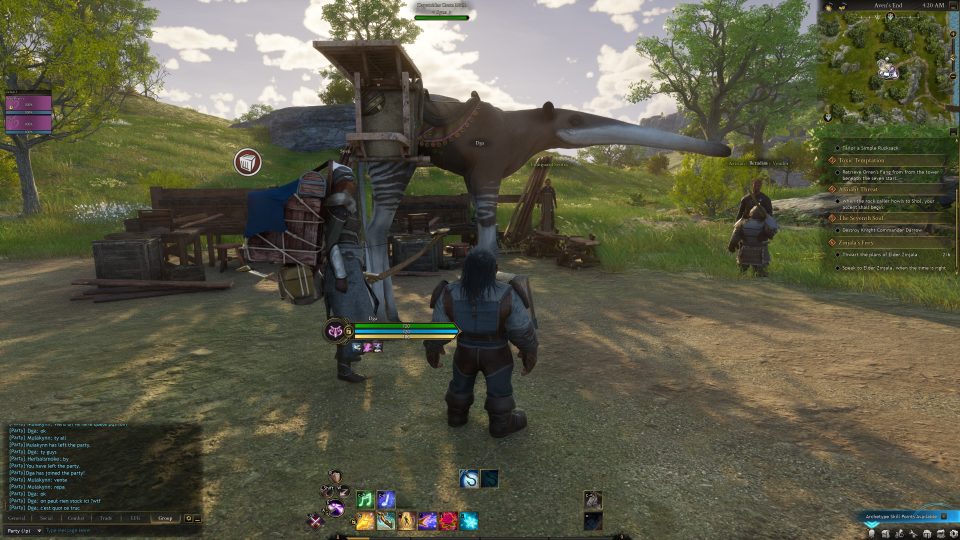
Task: Open chat settings gear button
Action: pyautogui.click(x=188, y=518)
